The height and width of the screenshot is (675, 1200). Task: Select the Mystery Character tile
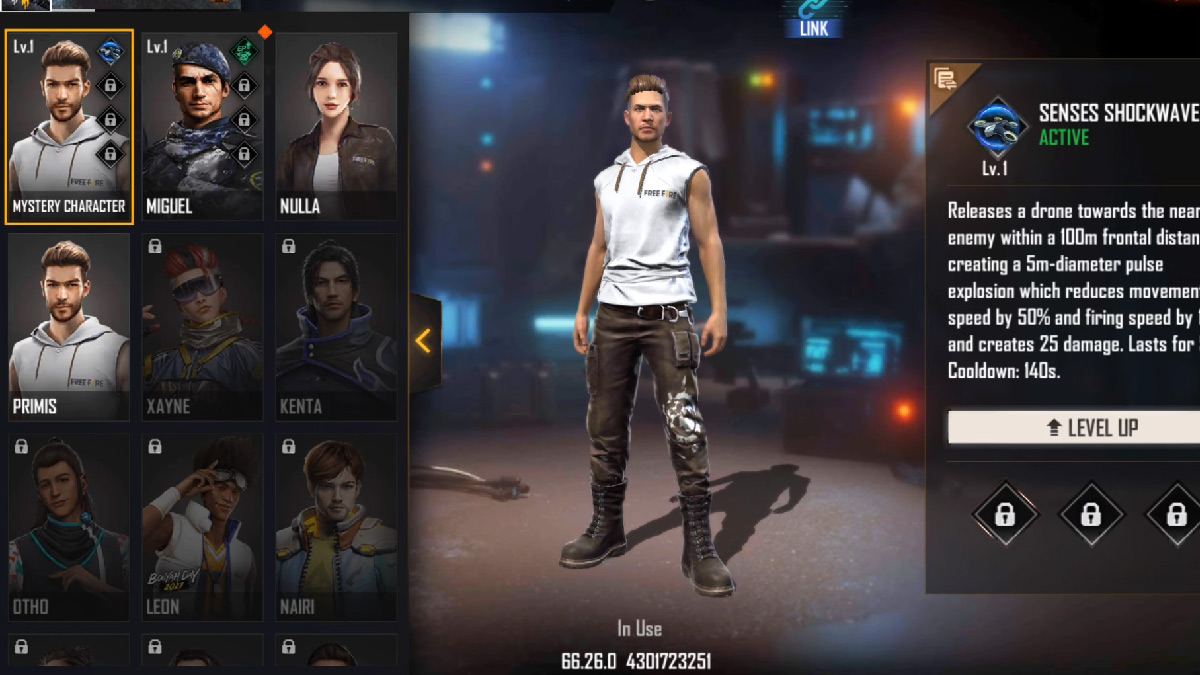point(69,126)
